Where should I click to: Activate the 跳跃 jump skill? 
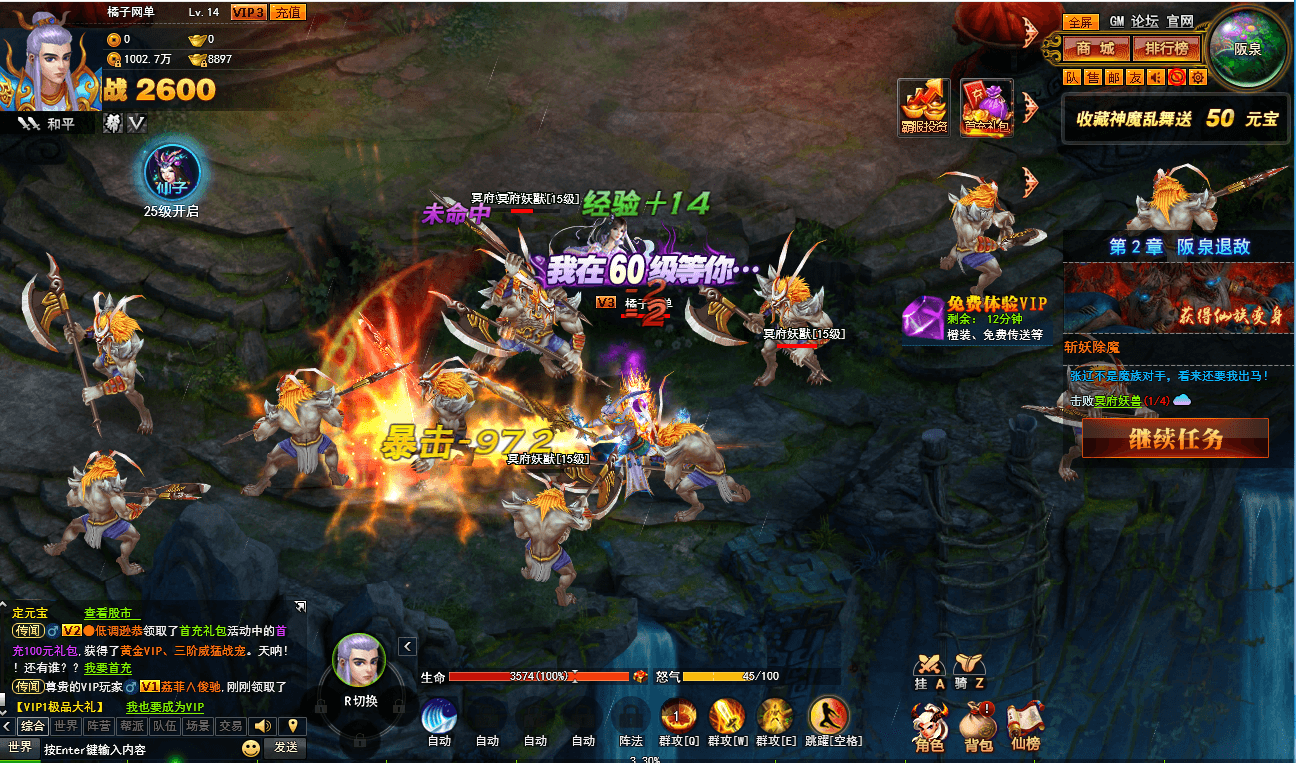(828, 717)
